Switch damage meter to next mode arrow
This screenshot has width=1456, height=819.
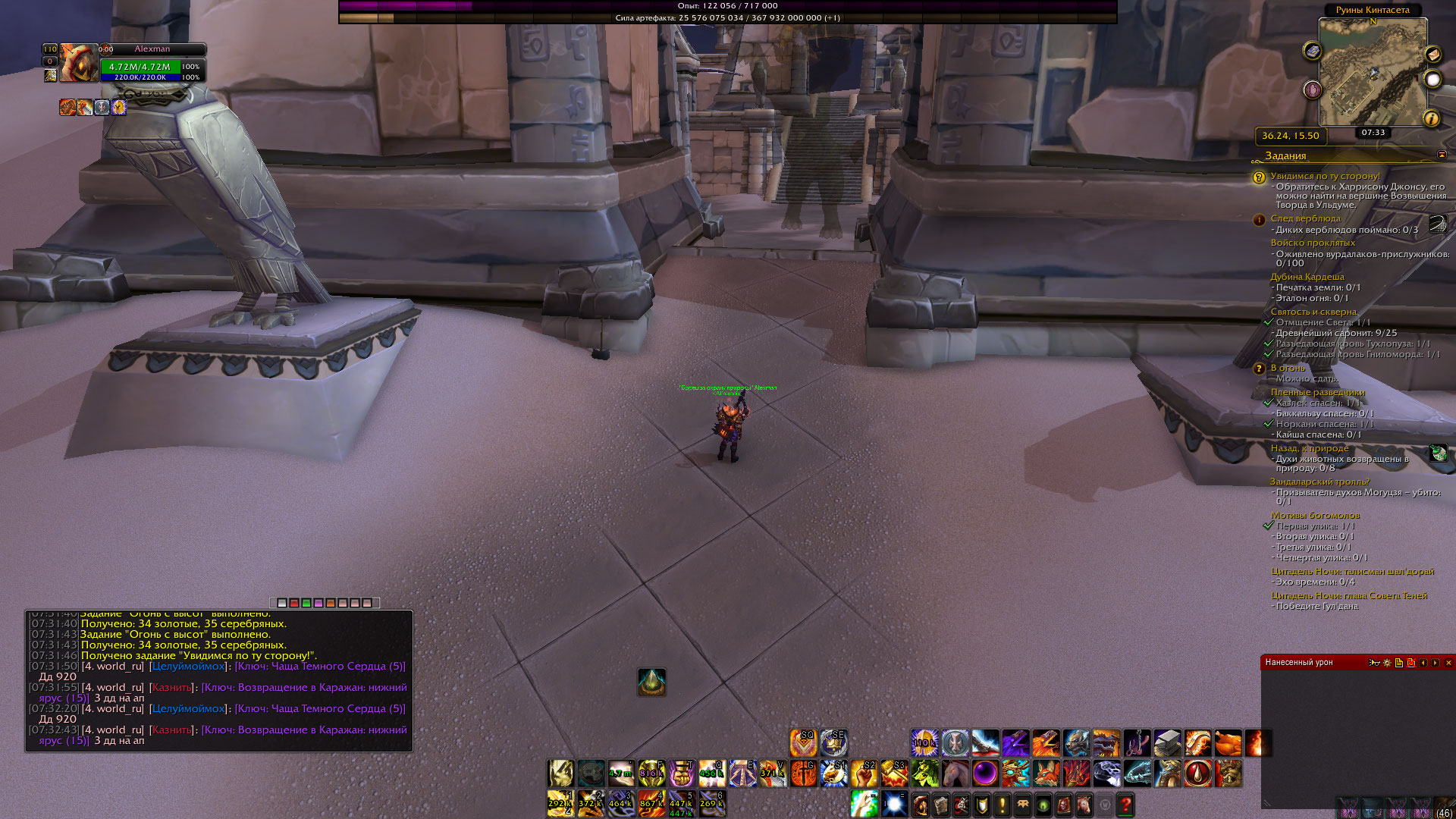pos(1436,663)
